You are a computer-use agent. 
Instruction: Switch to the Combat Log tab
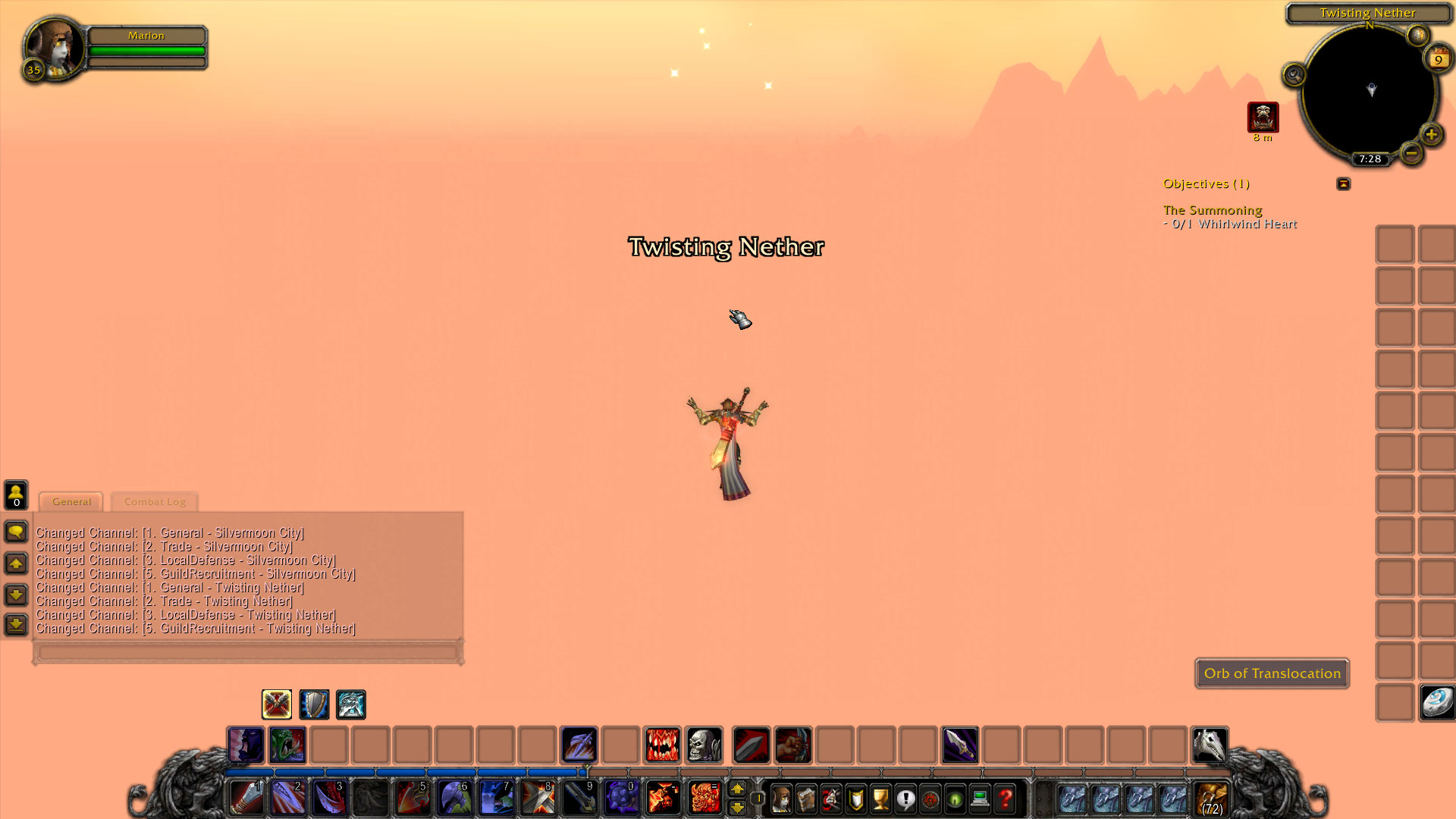click(x=154, y=501)
